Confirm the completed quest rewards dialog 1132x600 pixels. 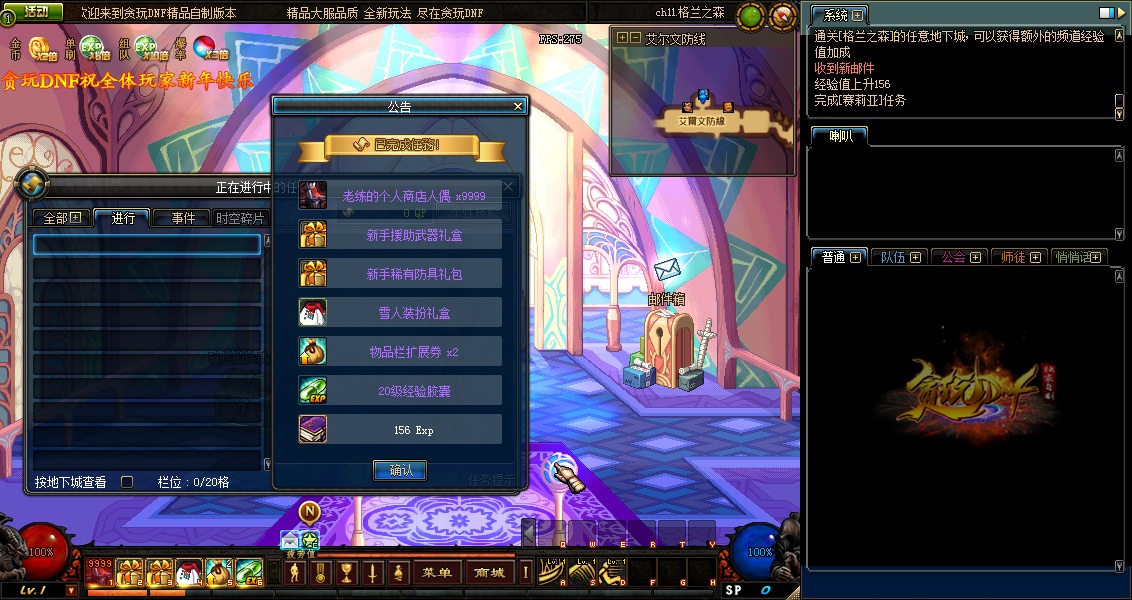coord(400,470)
